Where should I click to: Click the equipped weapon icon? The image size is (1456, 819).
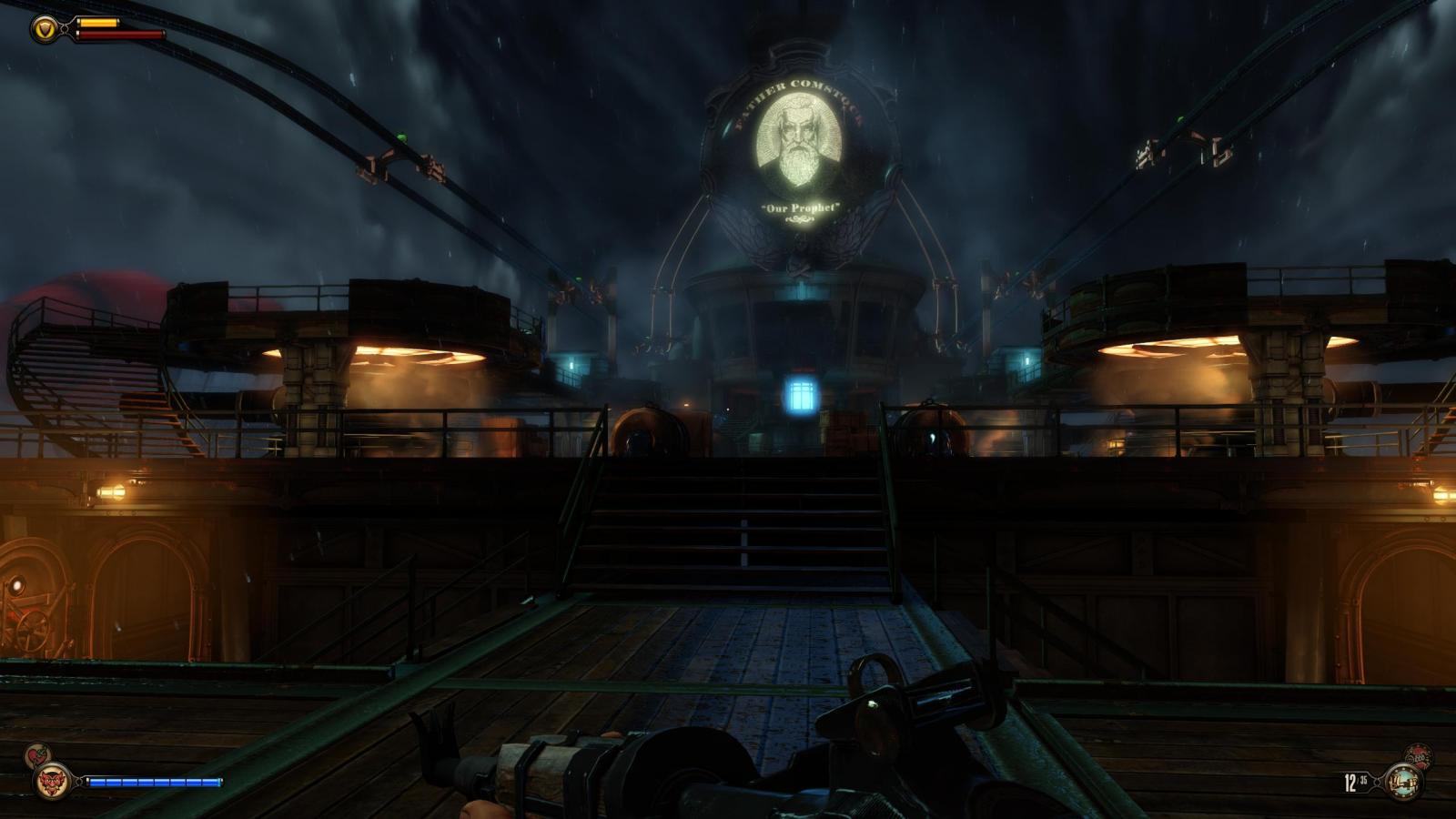1402,783
